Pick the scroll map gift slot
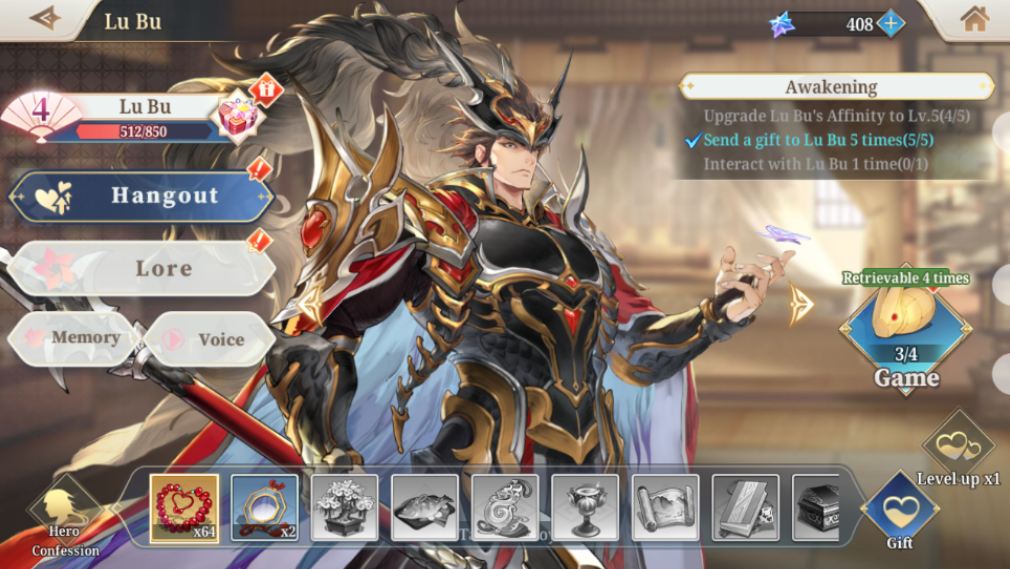The width and height of the screenshot is (1010, 569). [x=665, y=508]
